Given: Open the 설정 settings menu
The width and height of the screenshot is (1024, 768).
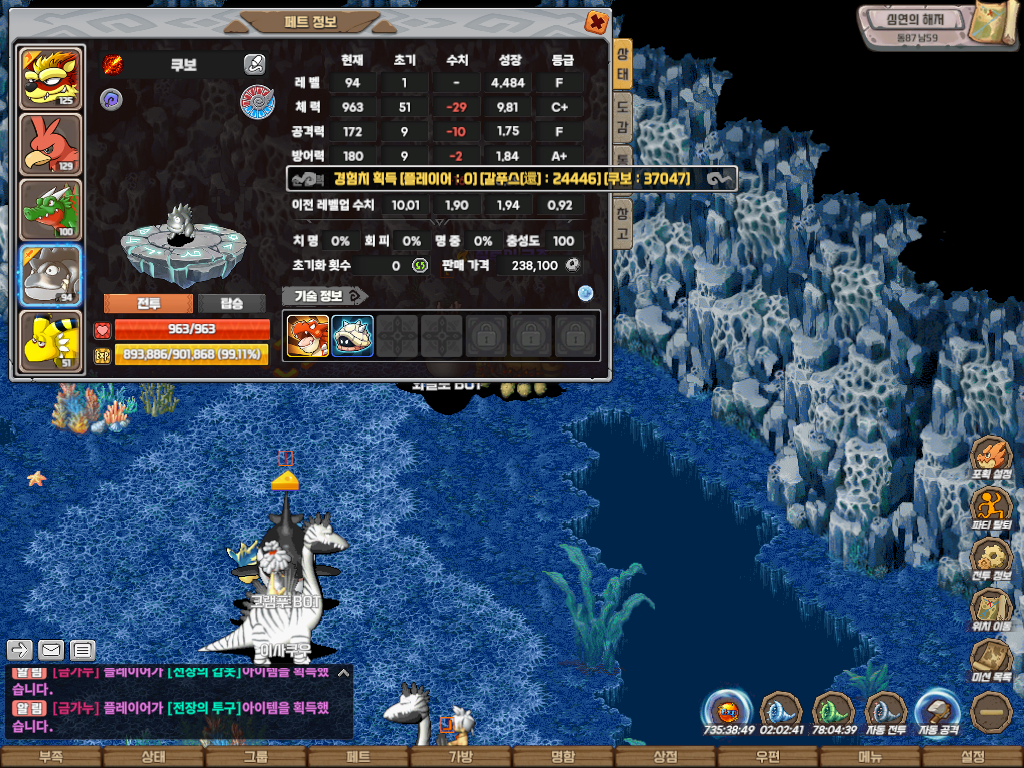Looking at the screenshot, I should [972, 757].
